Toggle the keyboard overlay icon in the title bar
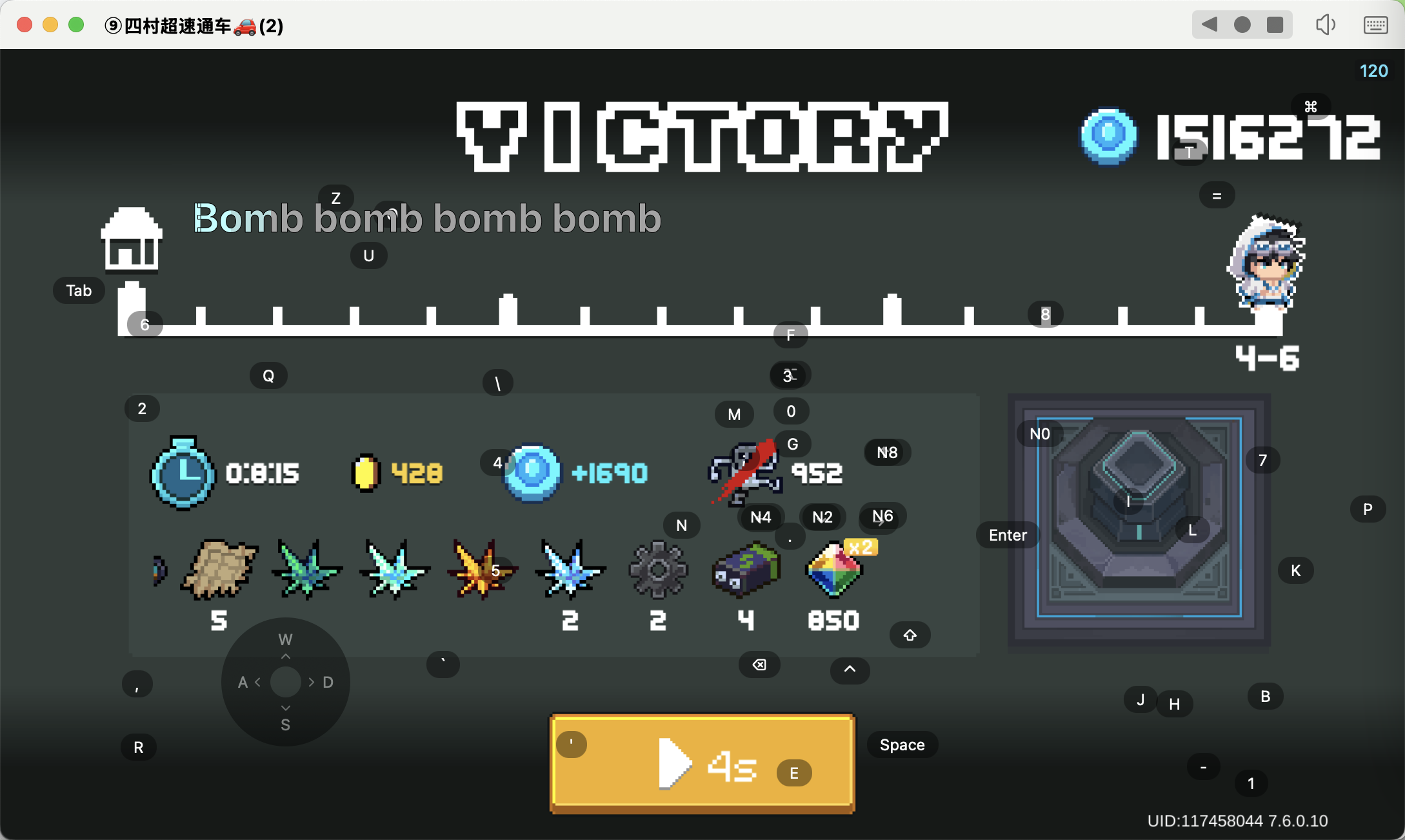The image size is (1405, 840). point(1374,25)
